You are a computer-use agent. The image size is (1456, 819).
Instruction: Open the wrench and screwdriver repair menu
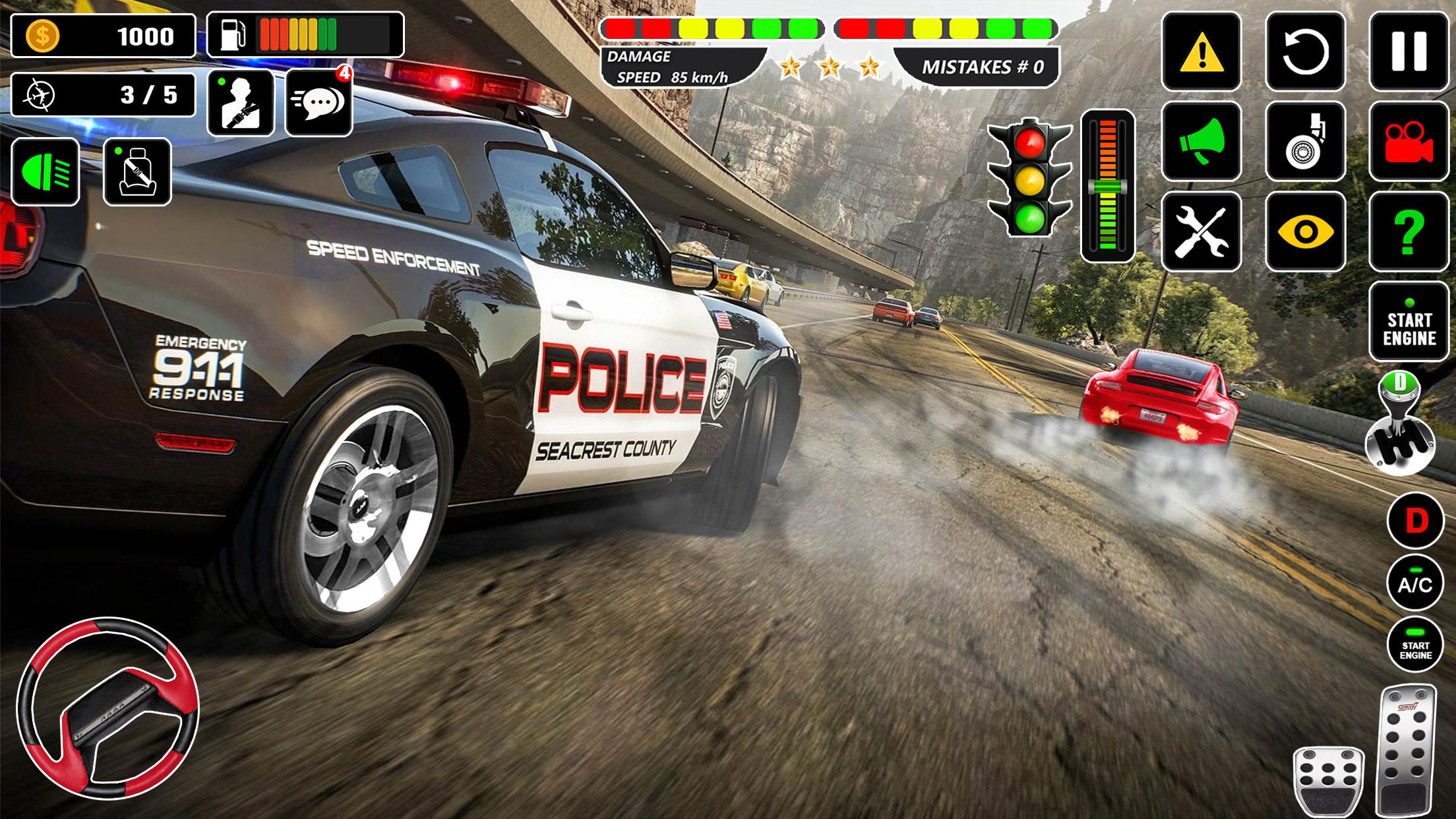[x=1201, y=231]
